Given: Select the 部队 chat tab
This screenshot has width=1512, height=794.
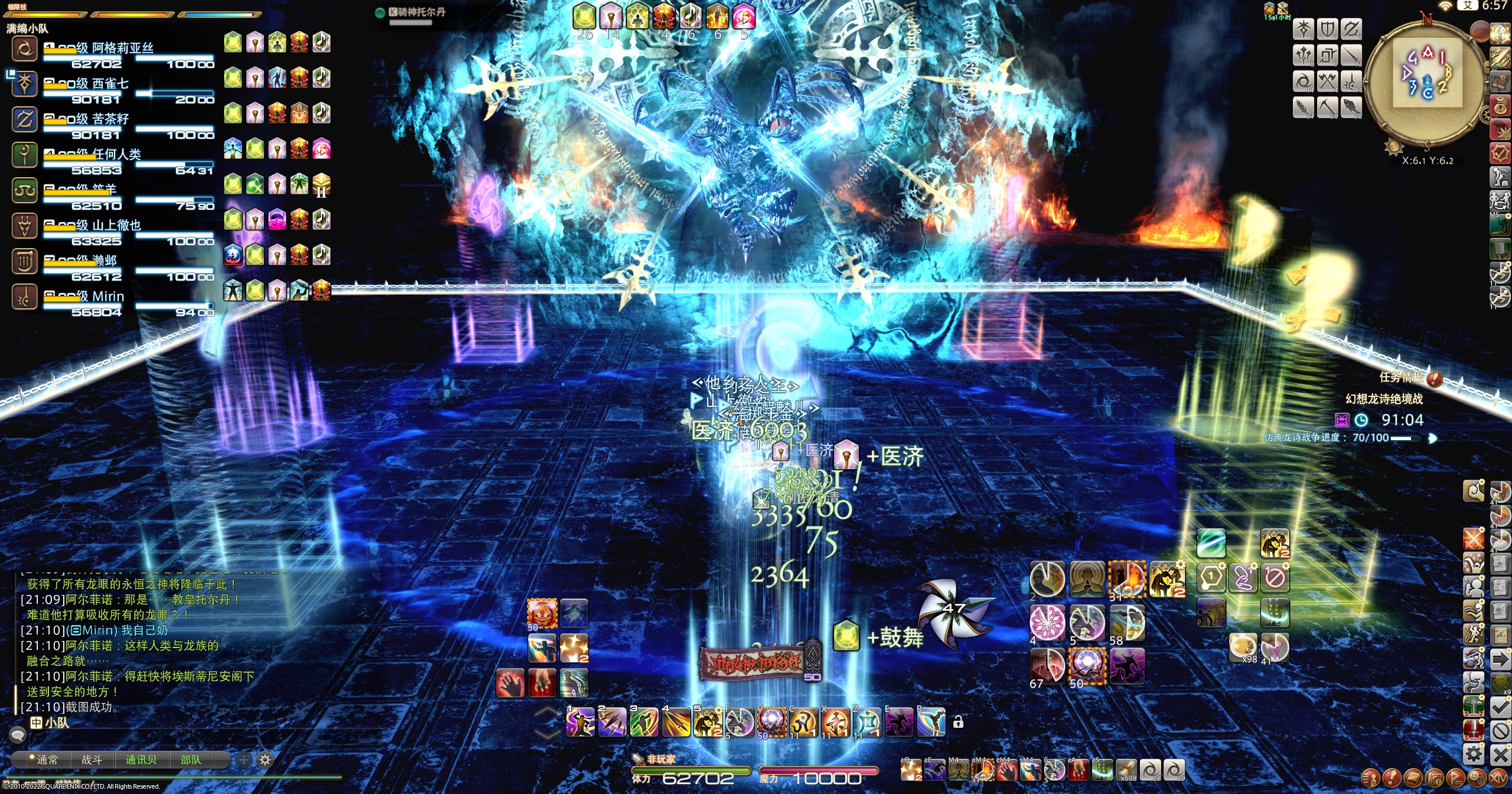Looking at the screenshot, I should click(x=190, y=760).
